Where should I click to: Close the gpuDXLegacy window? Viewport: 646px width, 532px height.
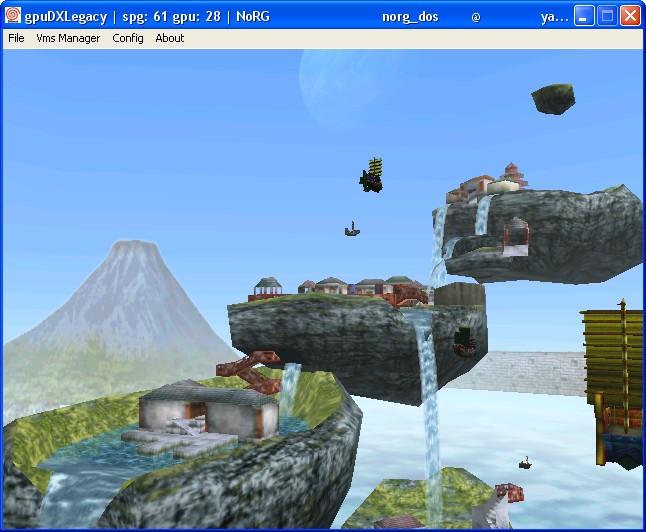630,16
